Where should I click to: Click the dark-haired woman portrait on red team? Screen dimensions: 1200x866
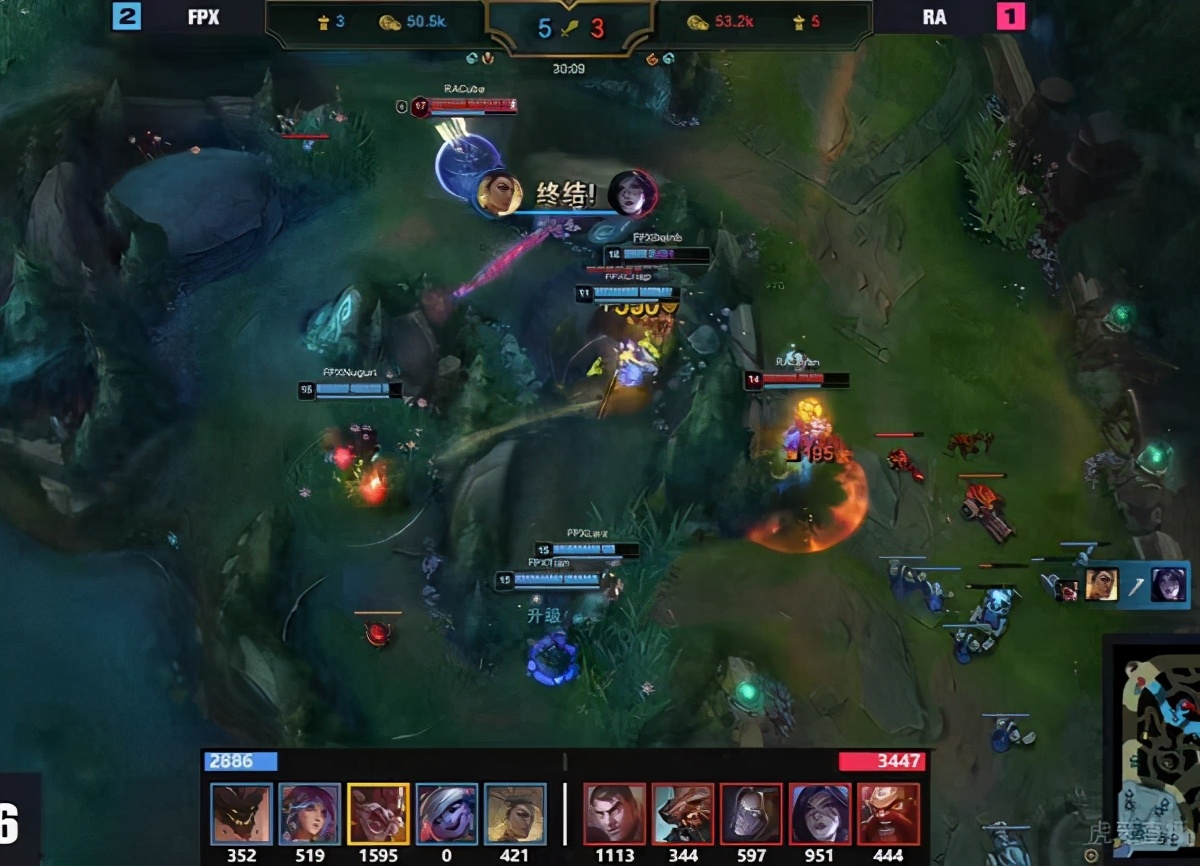coord(819,814)
